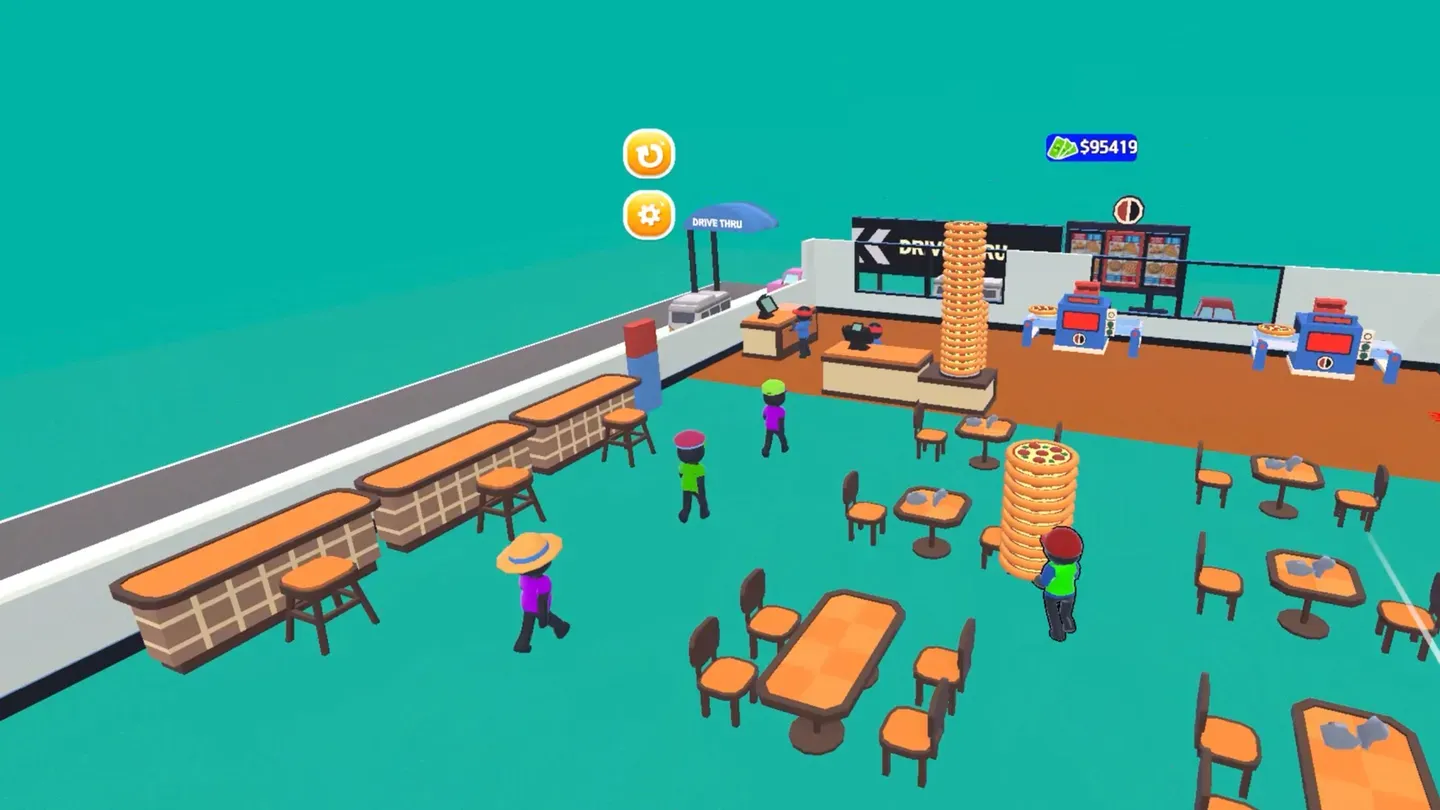The height and width of the screenshot is (810, 1440).
Task: Click the red stool behind the kitchen window
Action: click(x=1214, y=306)
